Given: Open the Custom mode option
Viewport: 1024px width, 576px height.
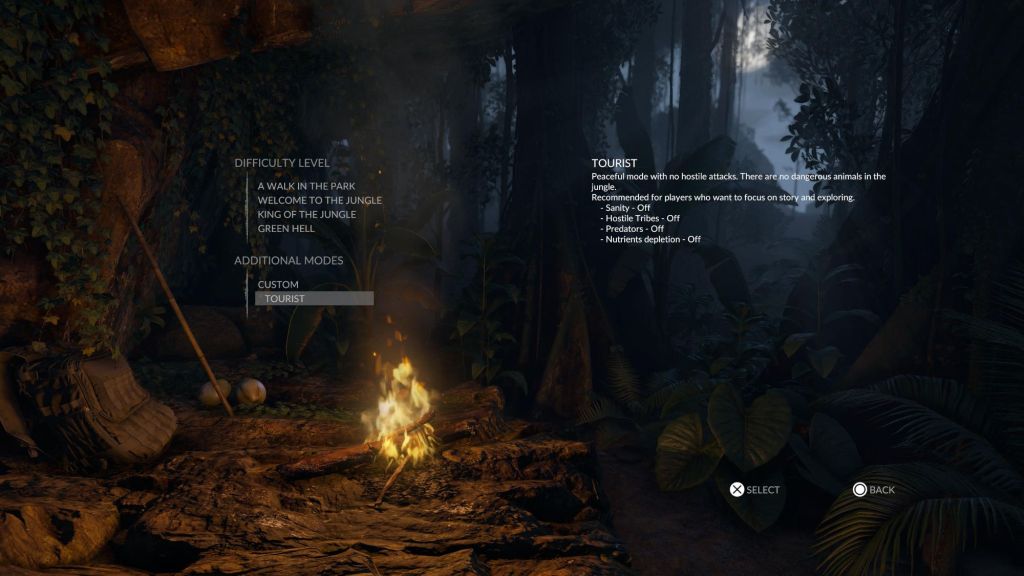Looking at the screenshot, I should 278,284.
